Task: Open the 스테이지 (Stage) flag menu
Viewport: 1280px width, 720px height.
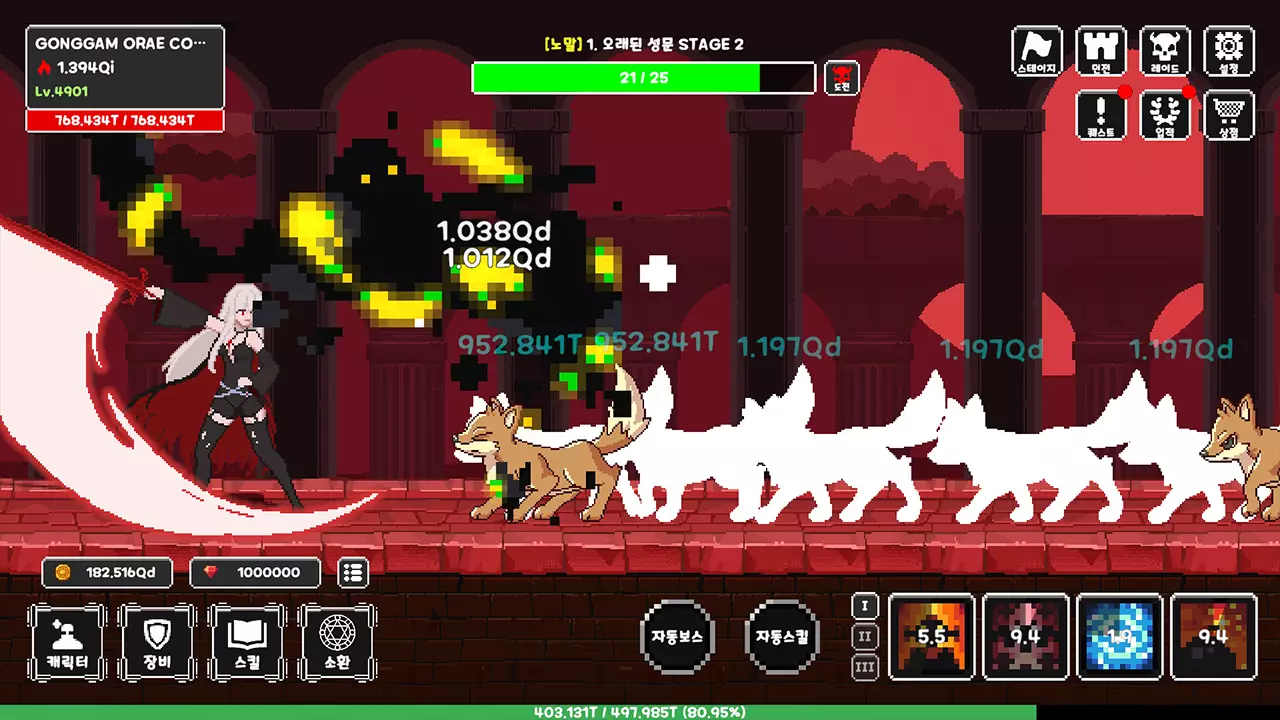Action: tap(1037, 51)
